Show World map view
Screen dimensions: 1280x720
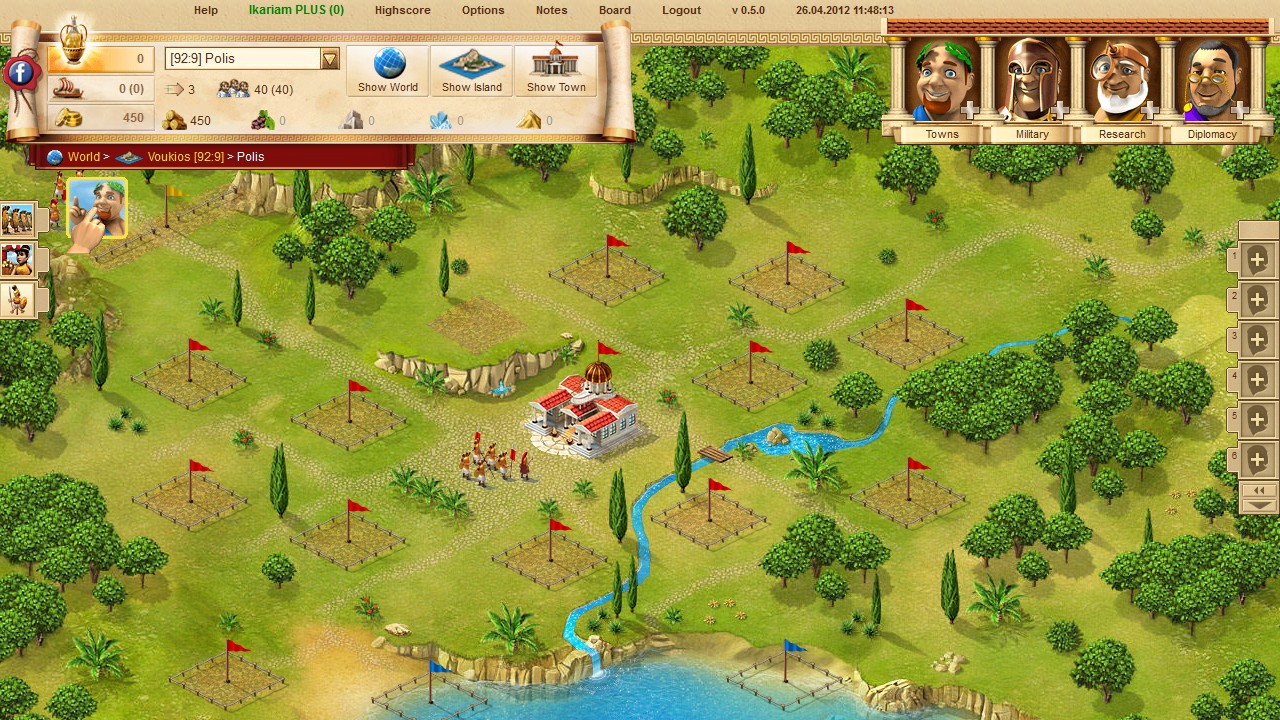tap(388, 70)
